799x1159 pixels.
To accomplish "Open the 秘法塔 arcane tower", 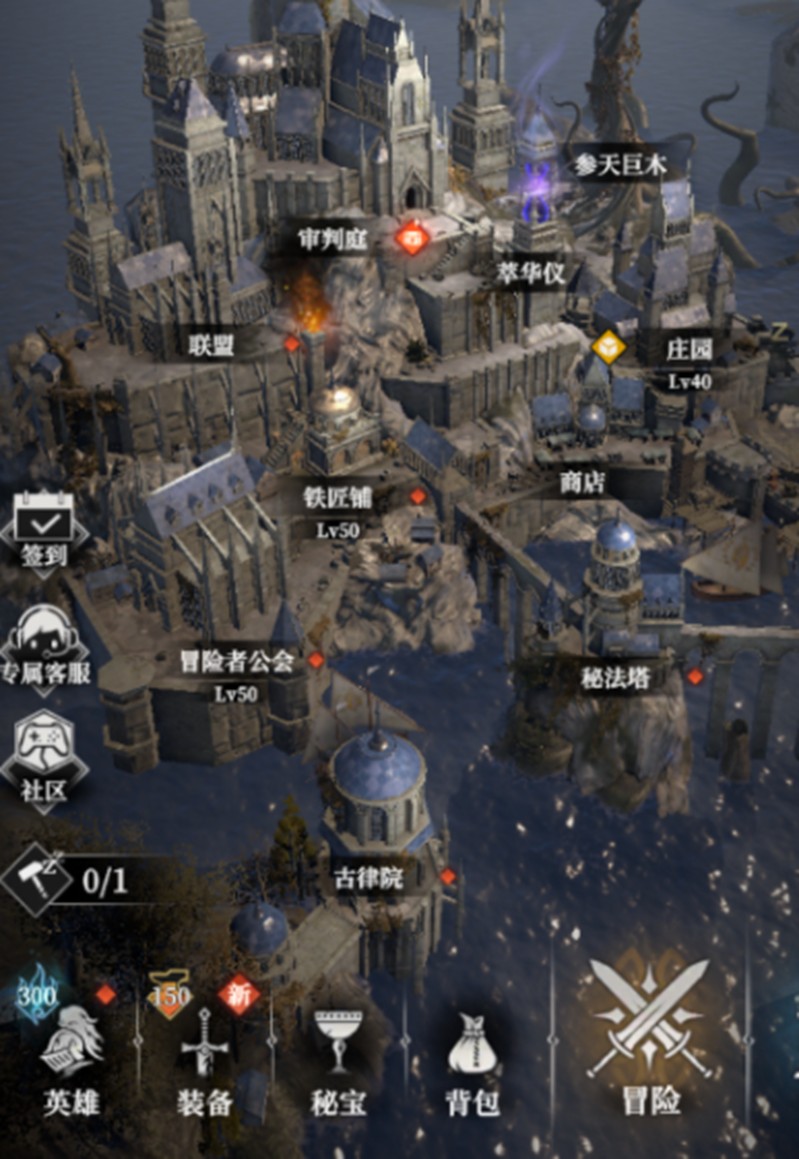I will 615,677.
